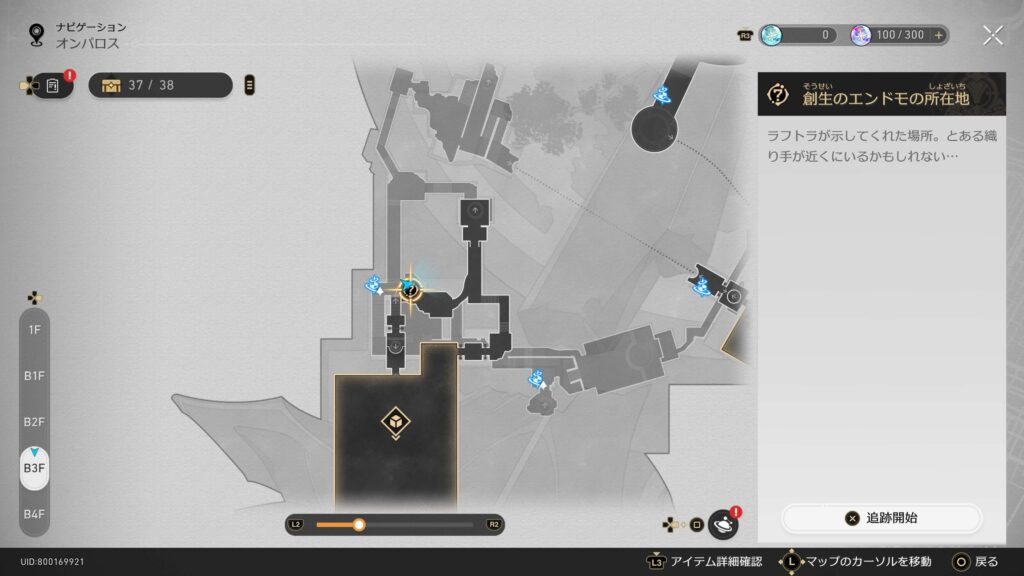
Task: Open the navigation location pin for オンパロス
Action: (37, 35)
